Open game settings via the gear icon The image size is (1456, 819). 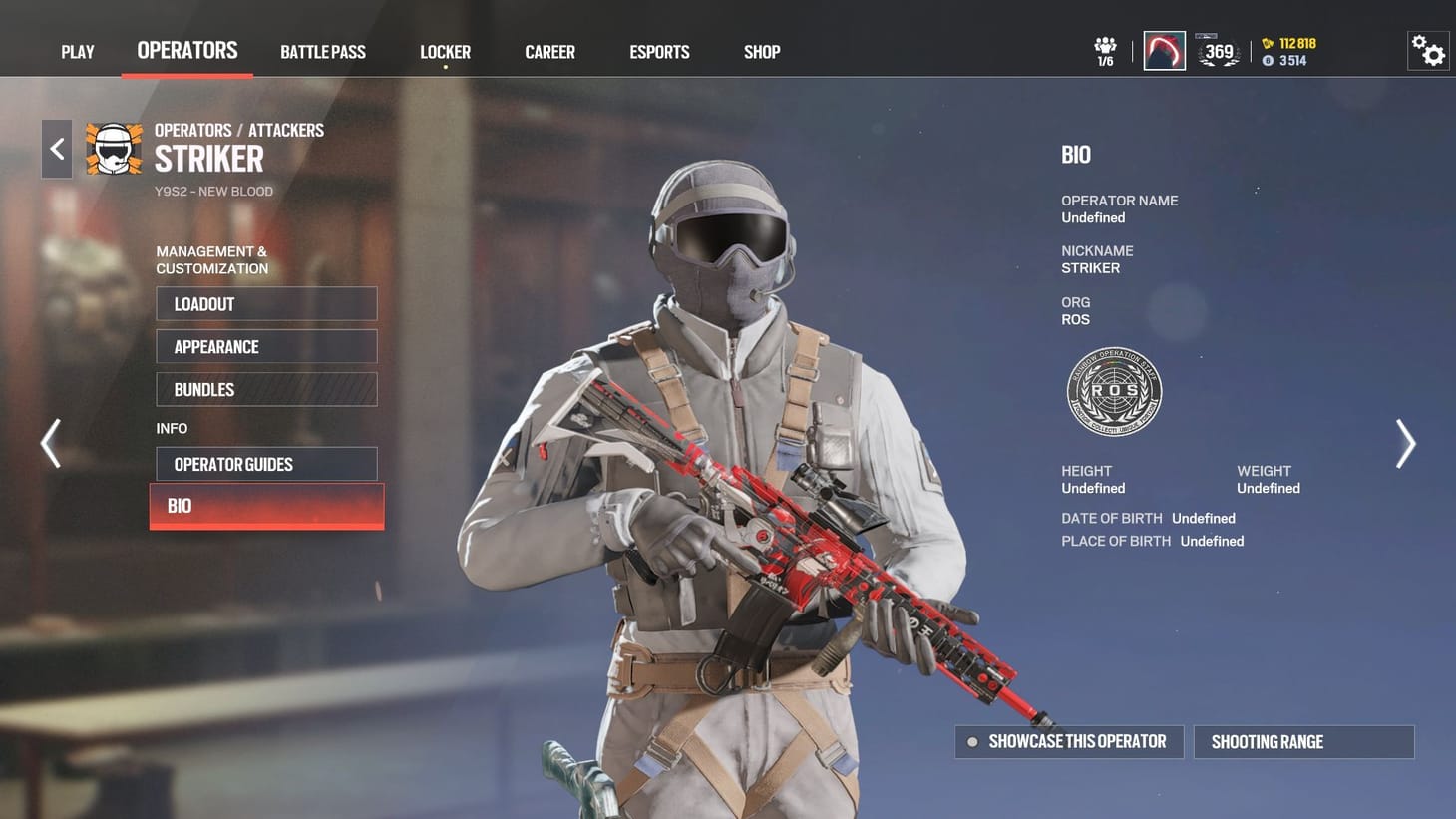pyautogui.click(x=1428, y=49)
